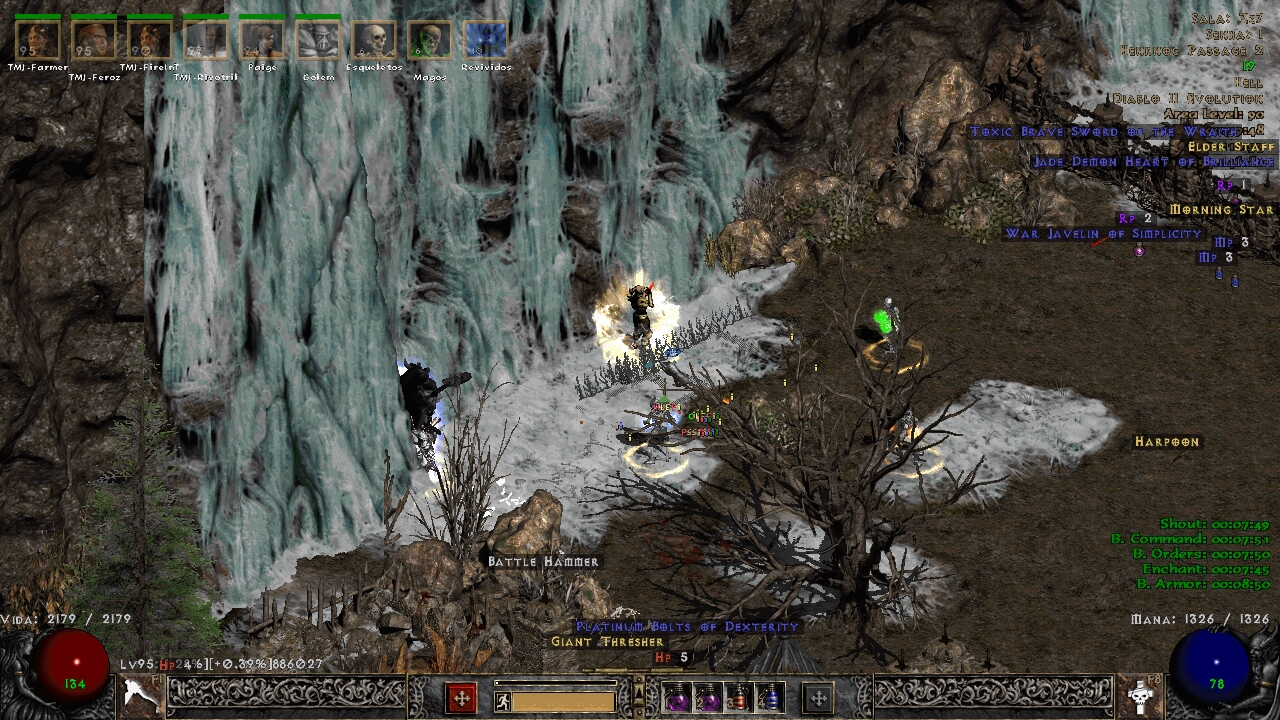
Task: Click the grey cross-arrow button beside the belt
Action: [x=818, y=698]
